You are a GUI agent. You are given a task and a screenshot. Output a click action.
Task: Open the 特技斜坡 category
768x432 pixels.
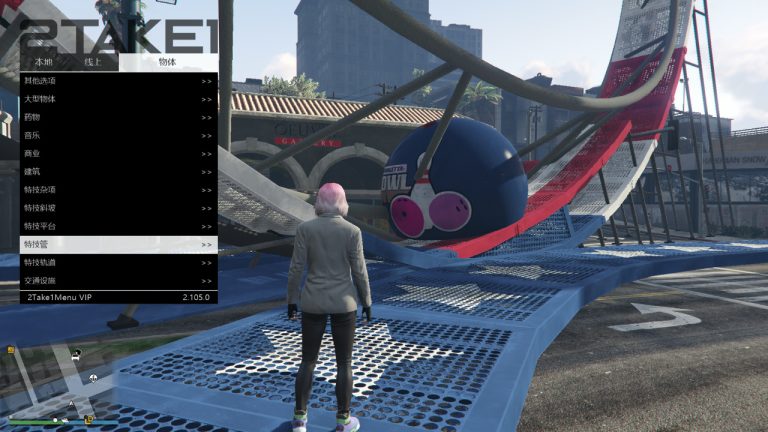click(x=118, y=208)
